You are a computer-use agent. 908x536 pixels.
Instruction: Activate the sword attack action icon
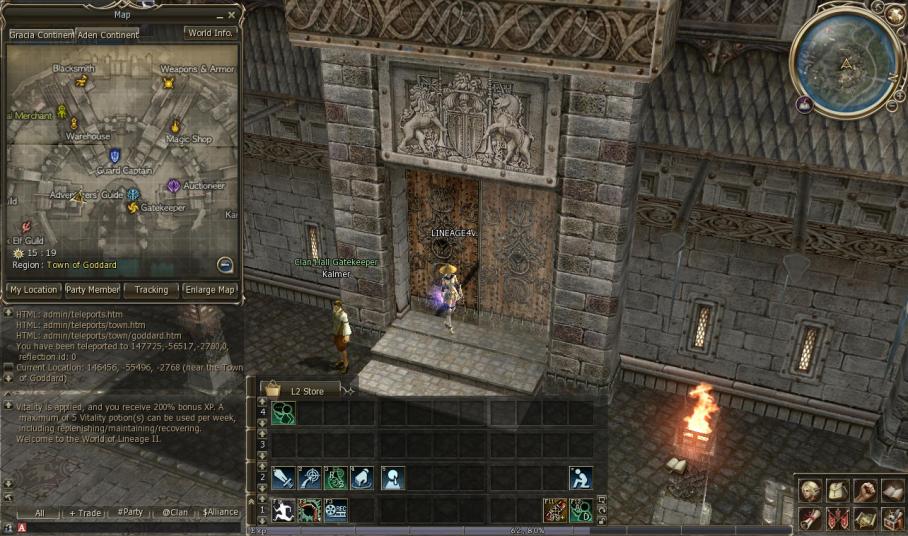(283, 478)
